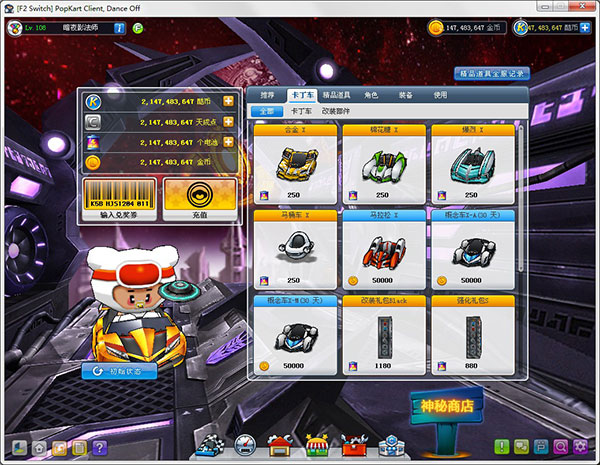
Task: Choose the 棉花糖 X green kart
Action: coord(382,162)
